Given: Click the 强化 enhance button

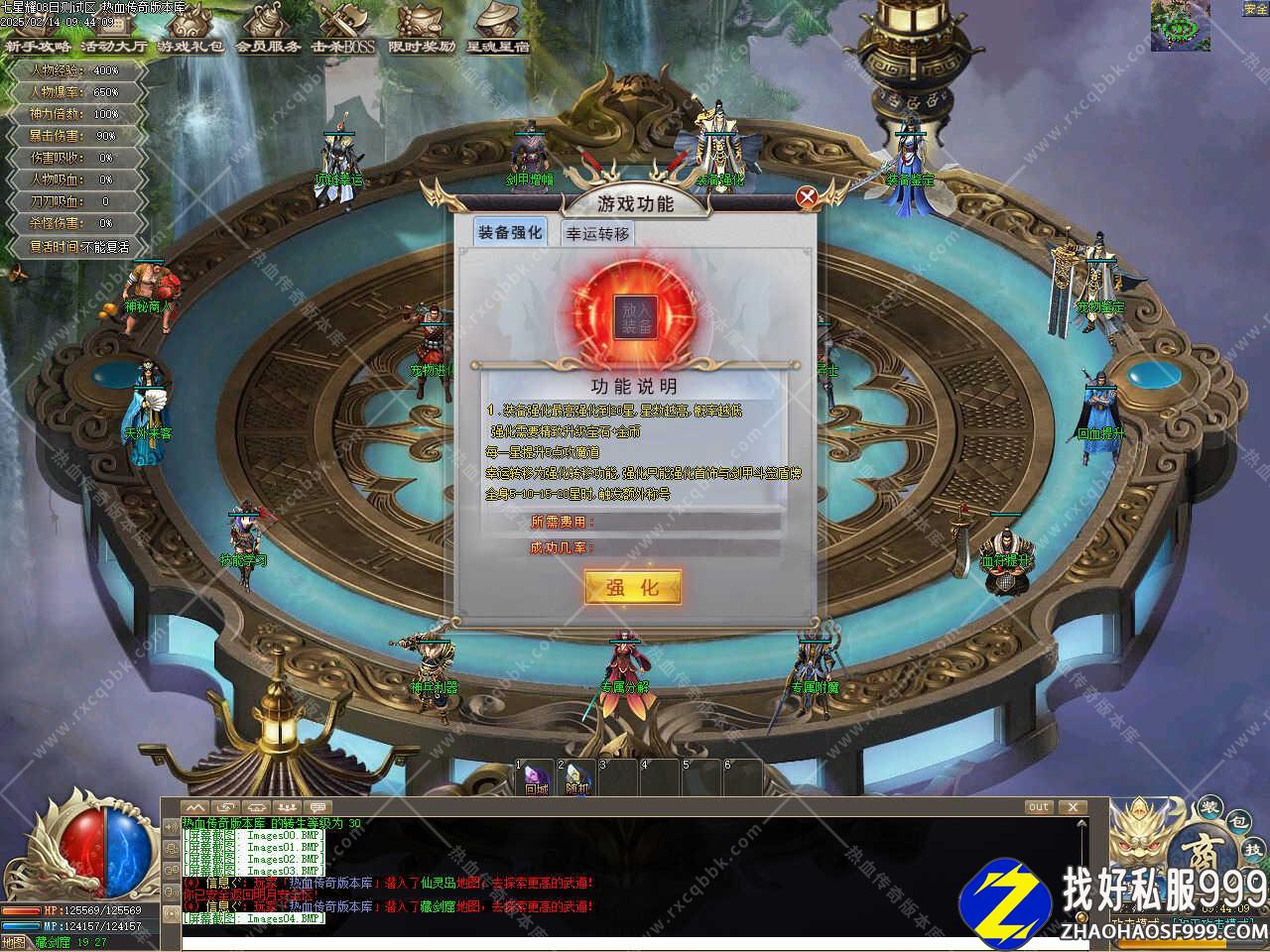Looking at the screenshot, I should (x=633, y=587).
